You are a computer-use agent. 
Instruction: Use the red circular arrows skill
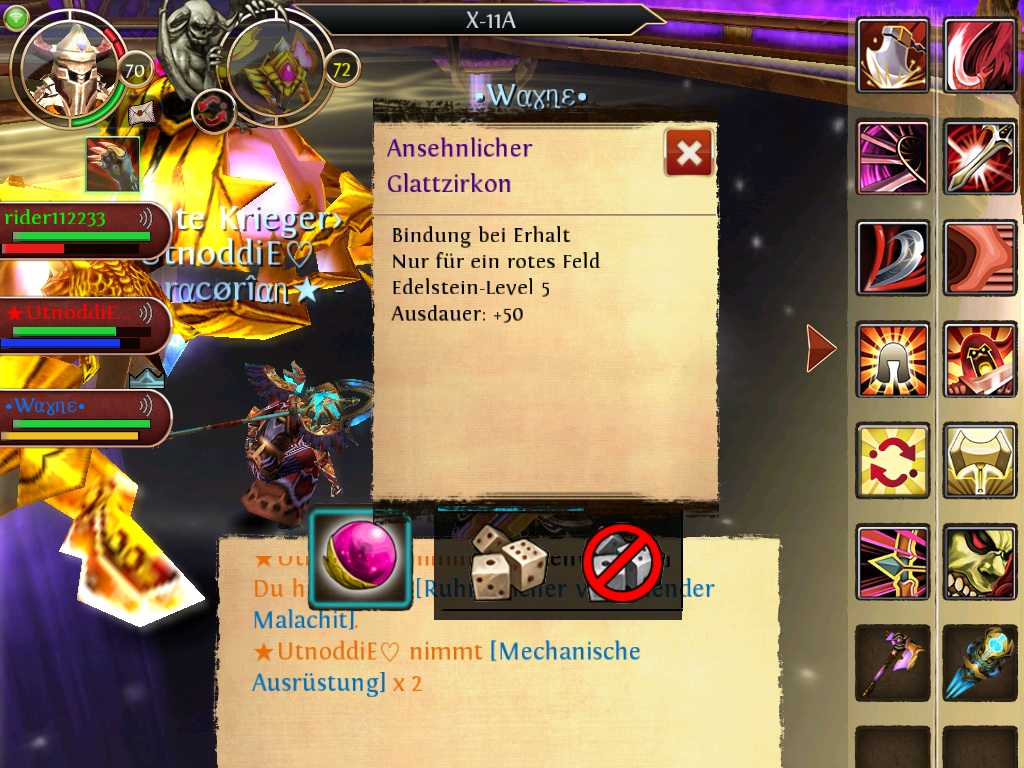893,461
